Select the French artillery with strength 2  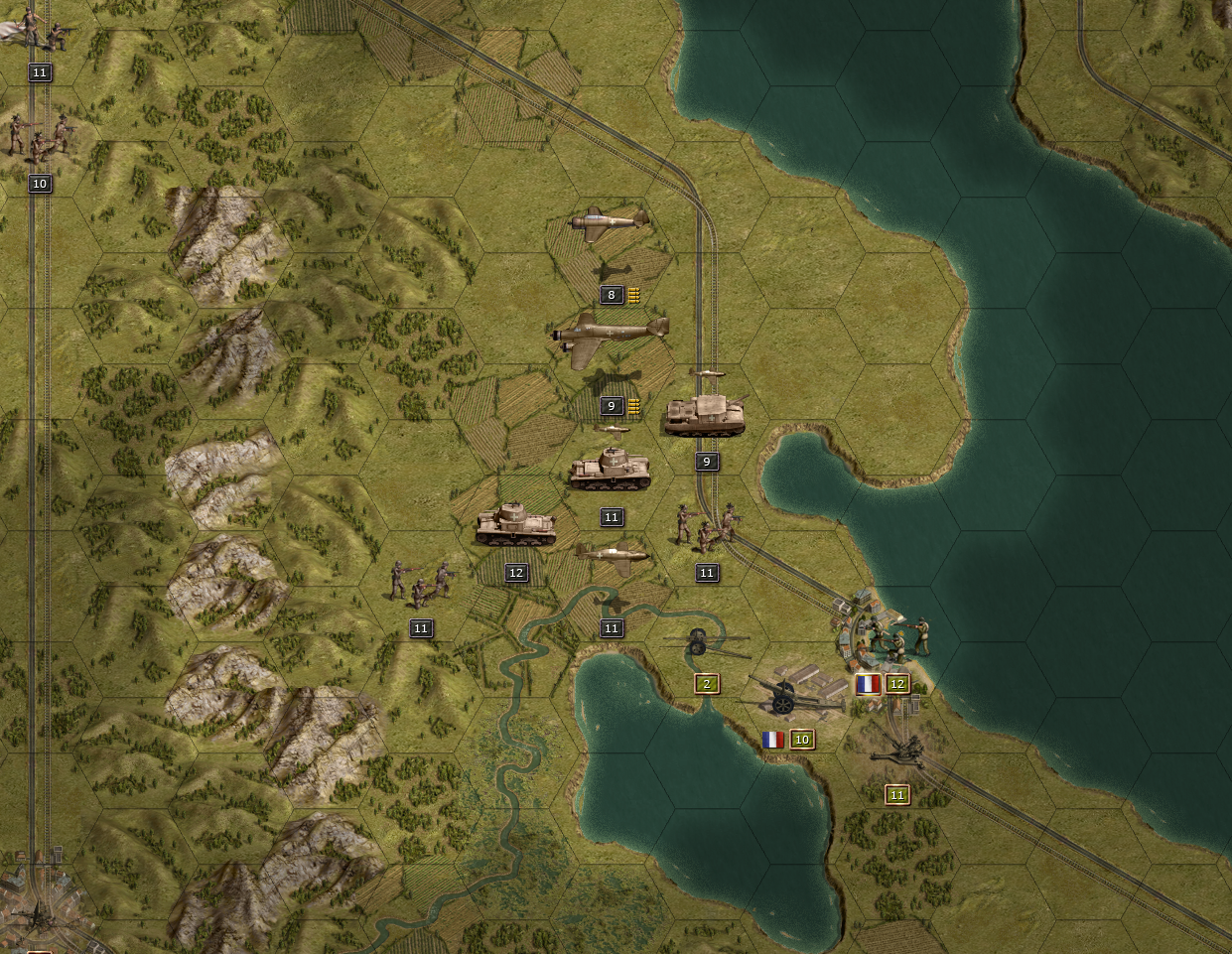(x=706, y=644)
